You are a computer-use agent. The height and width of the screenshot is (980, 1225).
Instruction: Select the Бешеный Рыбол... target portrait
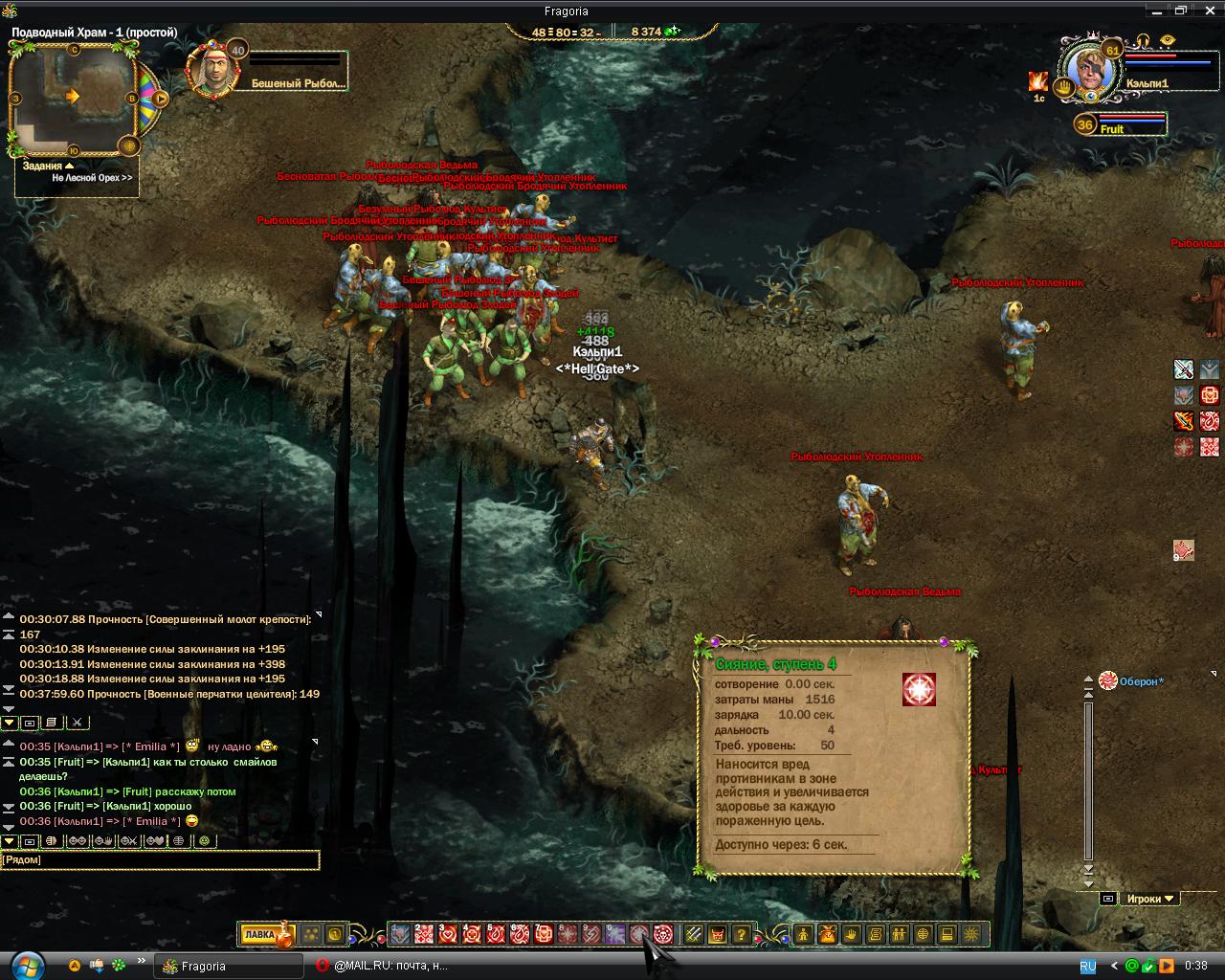(x=212, y=70)
